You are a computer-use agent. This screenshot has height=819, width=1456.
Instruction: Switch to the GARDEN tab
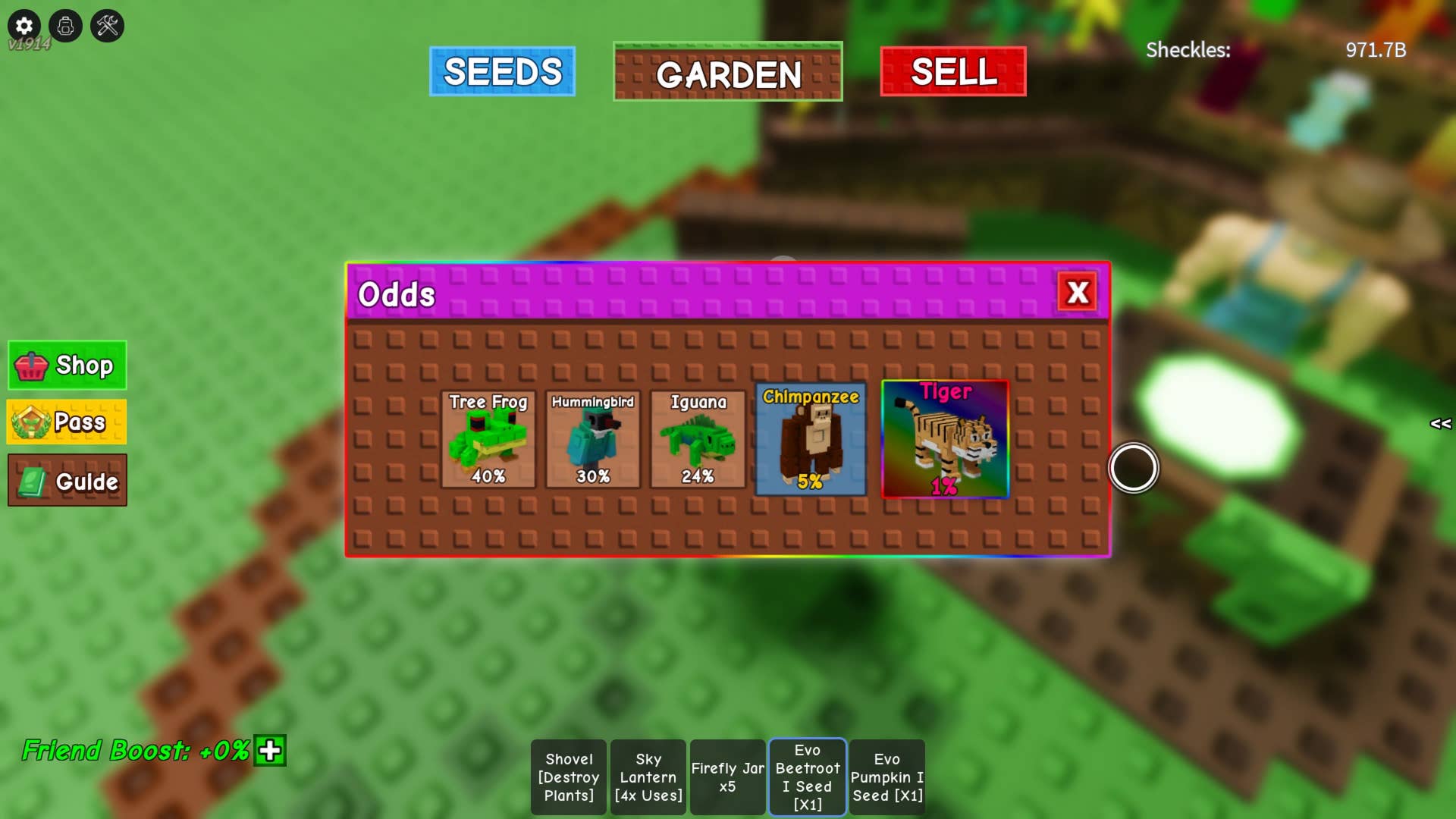(727, 74)
